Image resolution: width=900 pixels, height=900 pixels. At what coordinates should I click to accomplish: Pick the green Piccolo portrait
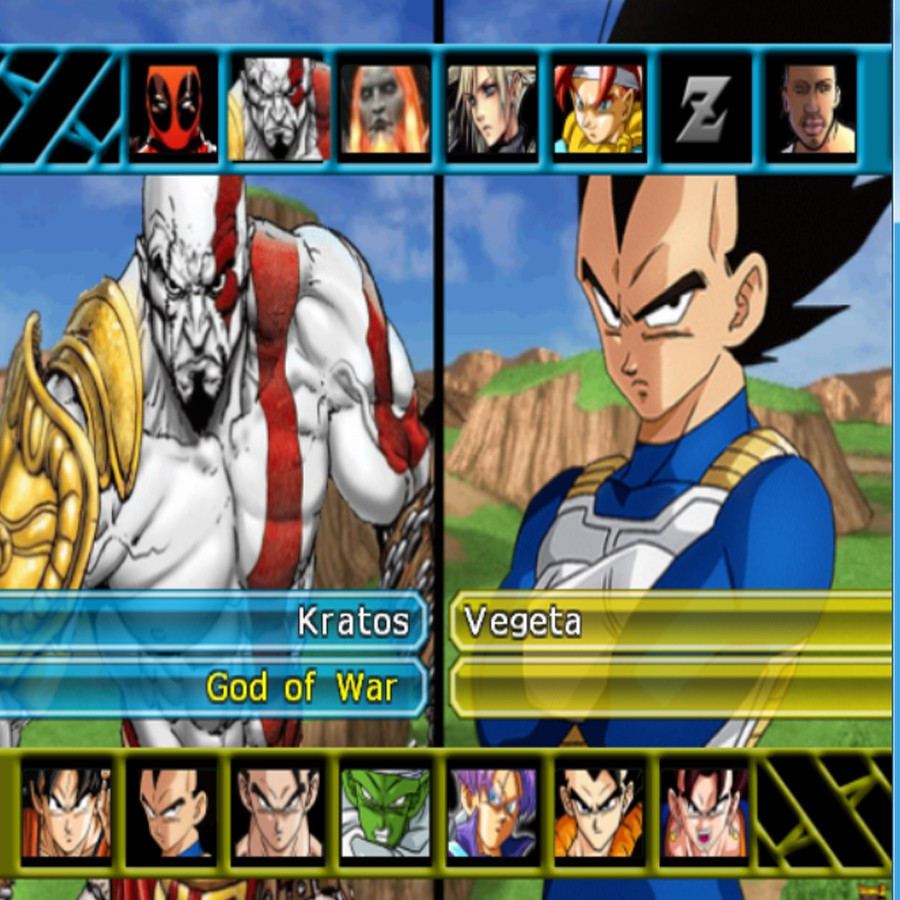385,812
